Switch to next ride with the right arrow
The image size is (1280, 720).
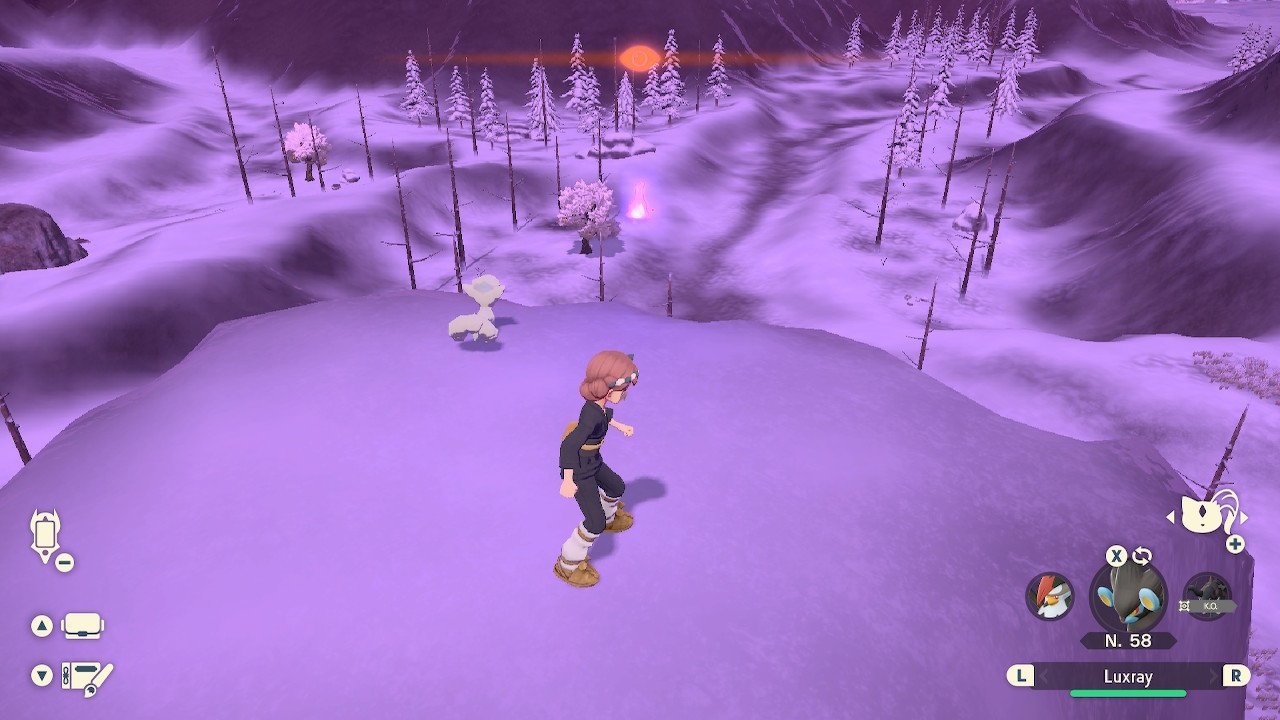tap(1244, 517)
